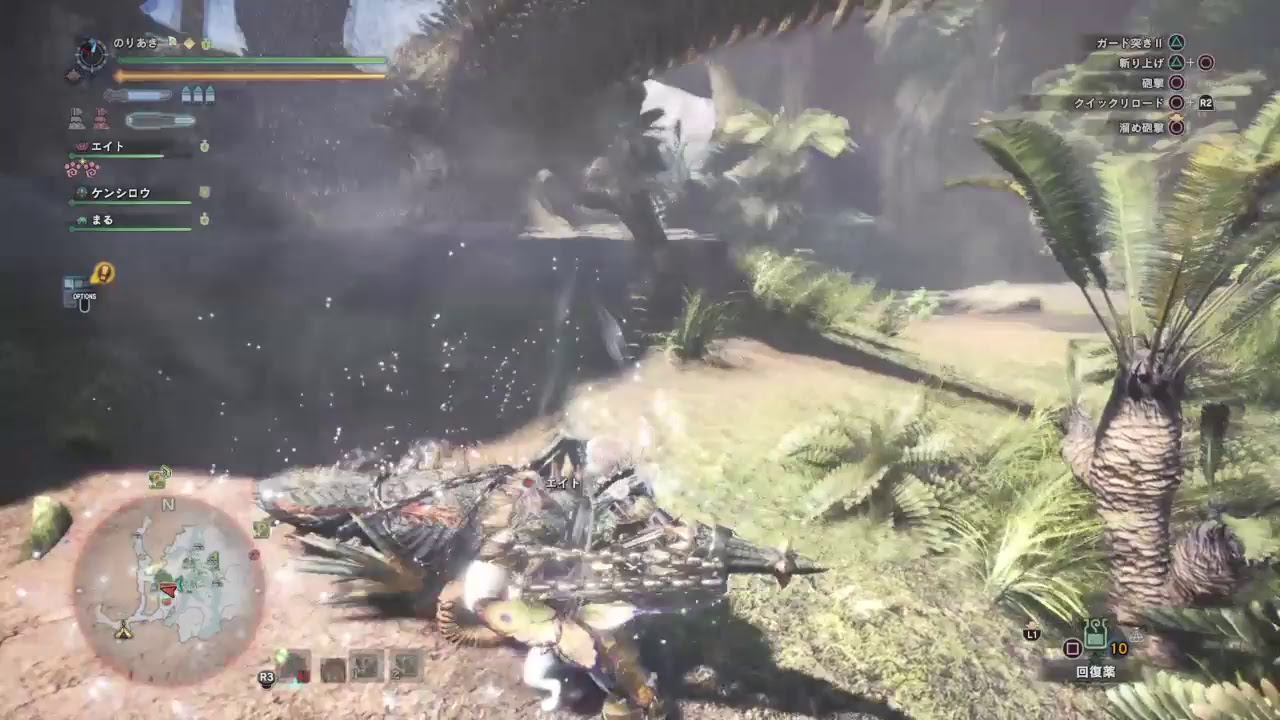Click the ○ button prompt beside 砲撃
The image size is (1280, 720).
1175,83
